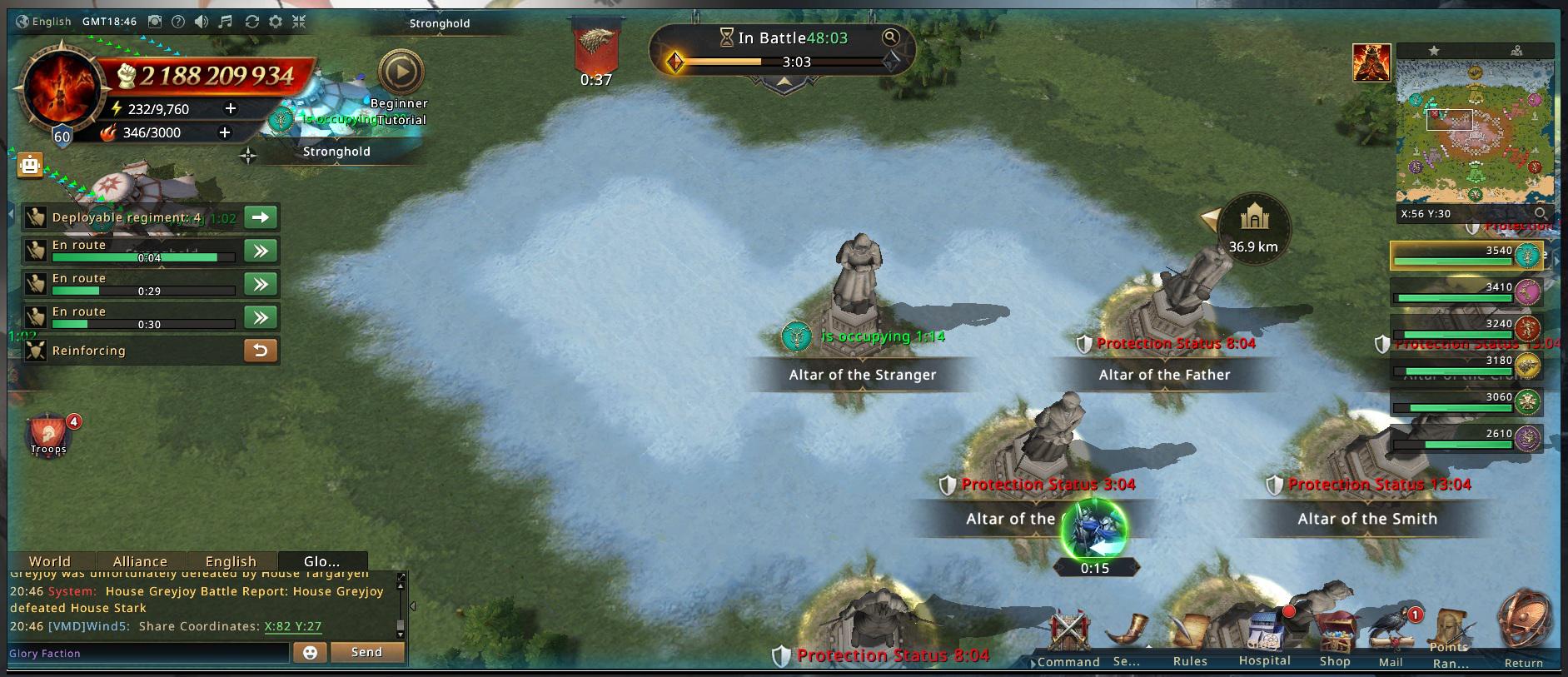
Task: Check the Mail raven
Action: (1392, 638)
